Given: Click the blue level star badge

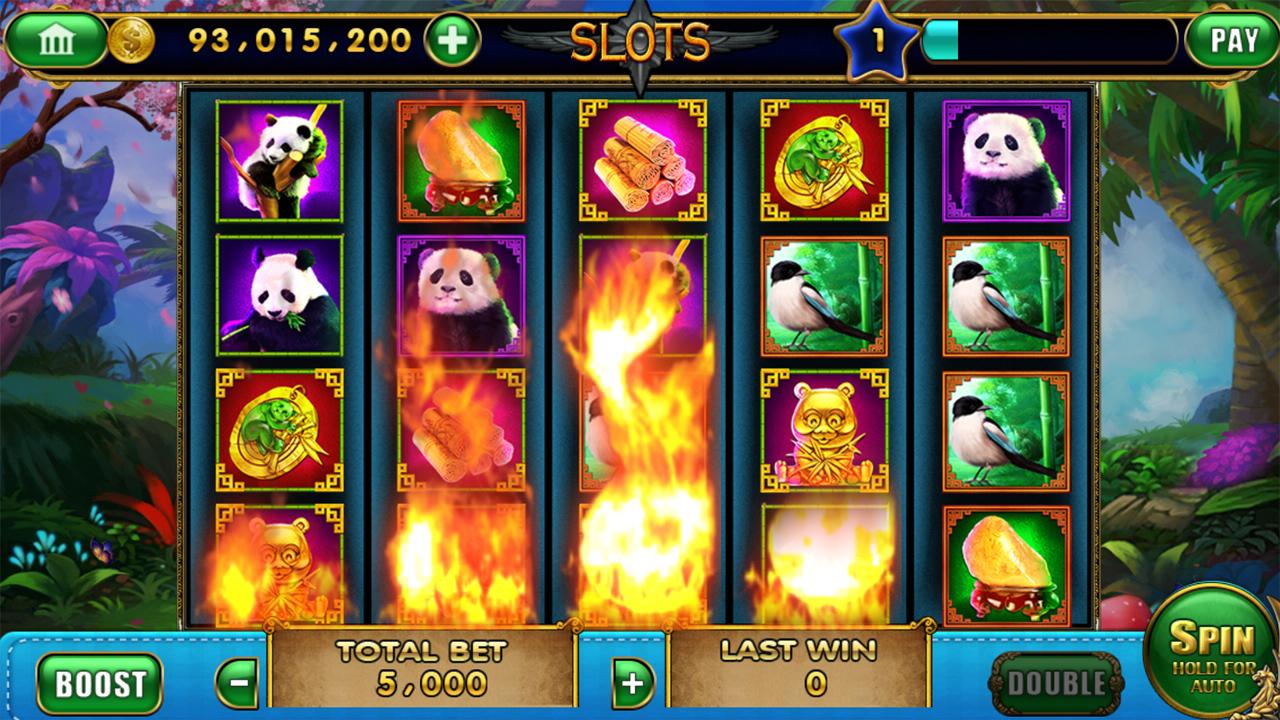Looking at the screenshot, I should [877, 42].
